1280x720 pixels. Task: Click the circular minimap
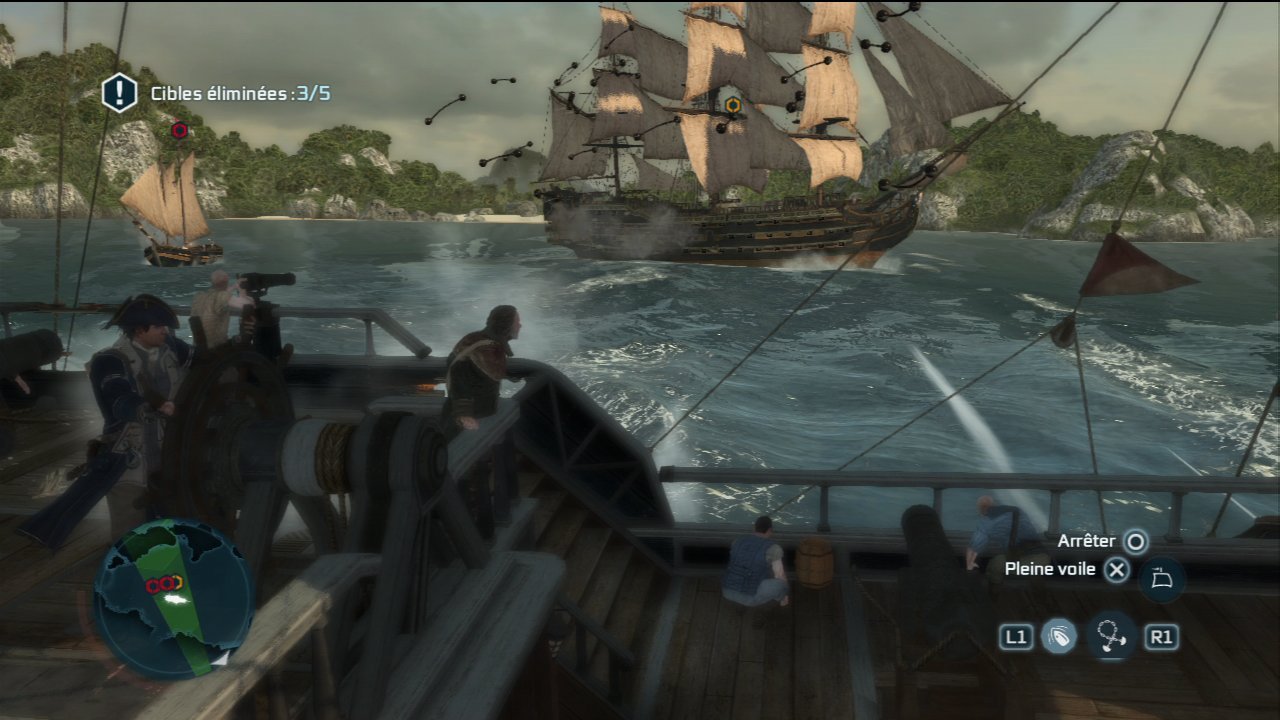[x=173, y=598]
